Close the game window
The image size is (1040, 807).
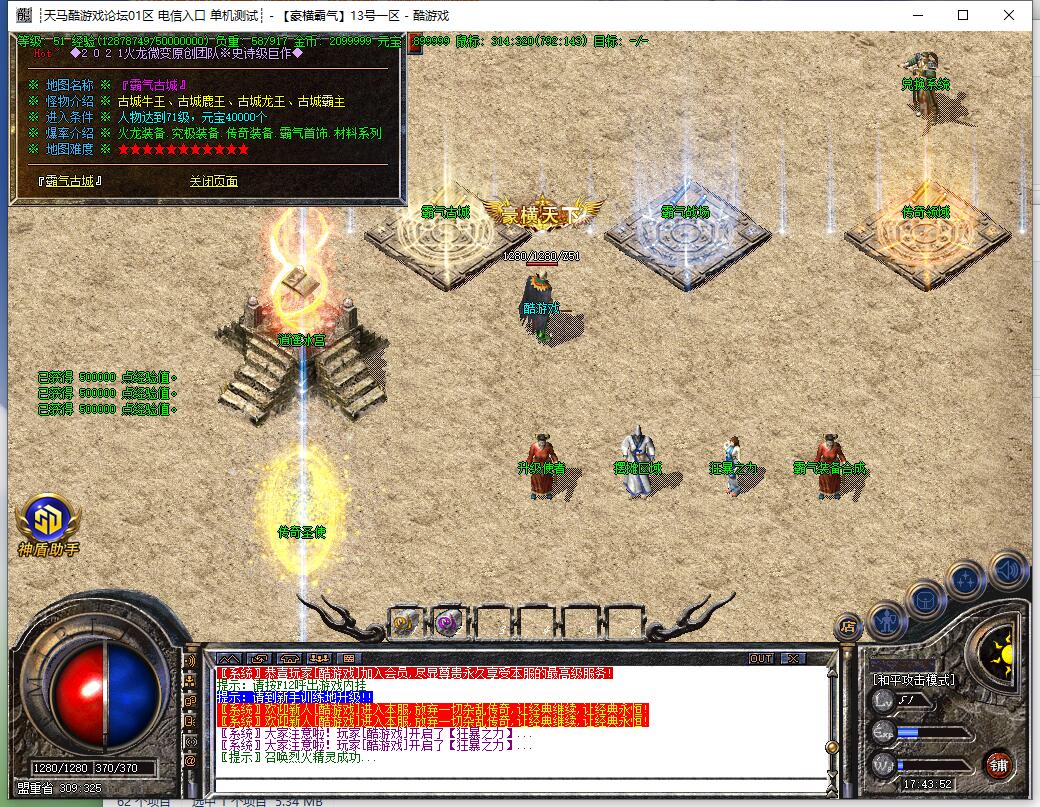point(1010,15)
